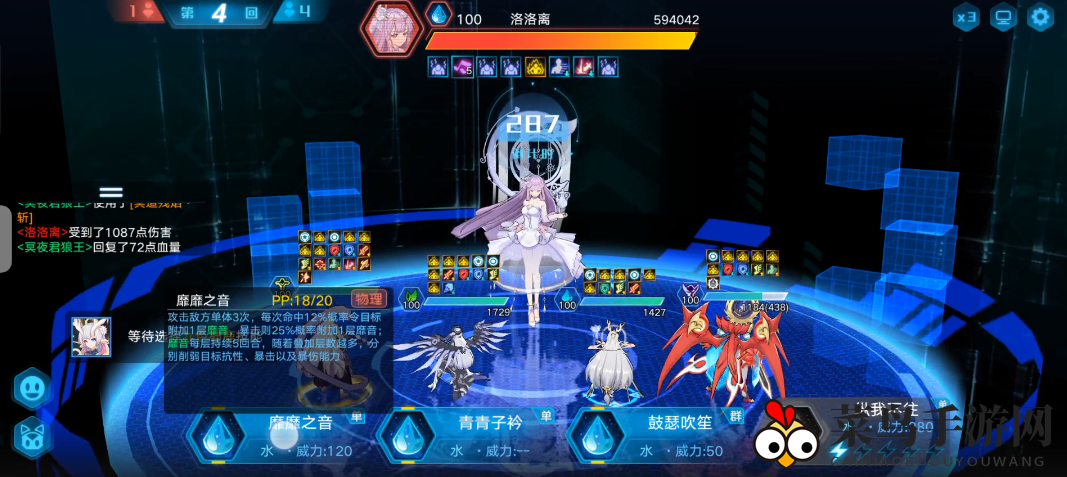This screenshot has width=1067, height=477.
Task: Tap the fox-eared player avatar
Action: [x=90, y=337]
